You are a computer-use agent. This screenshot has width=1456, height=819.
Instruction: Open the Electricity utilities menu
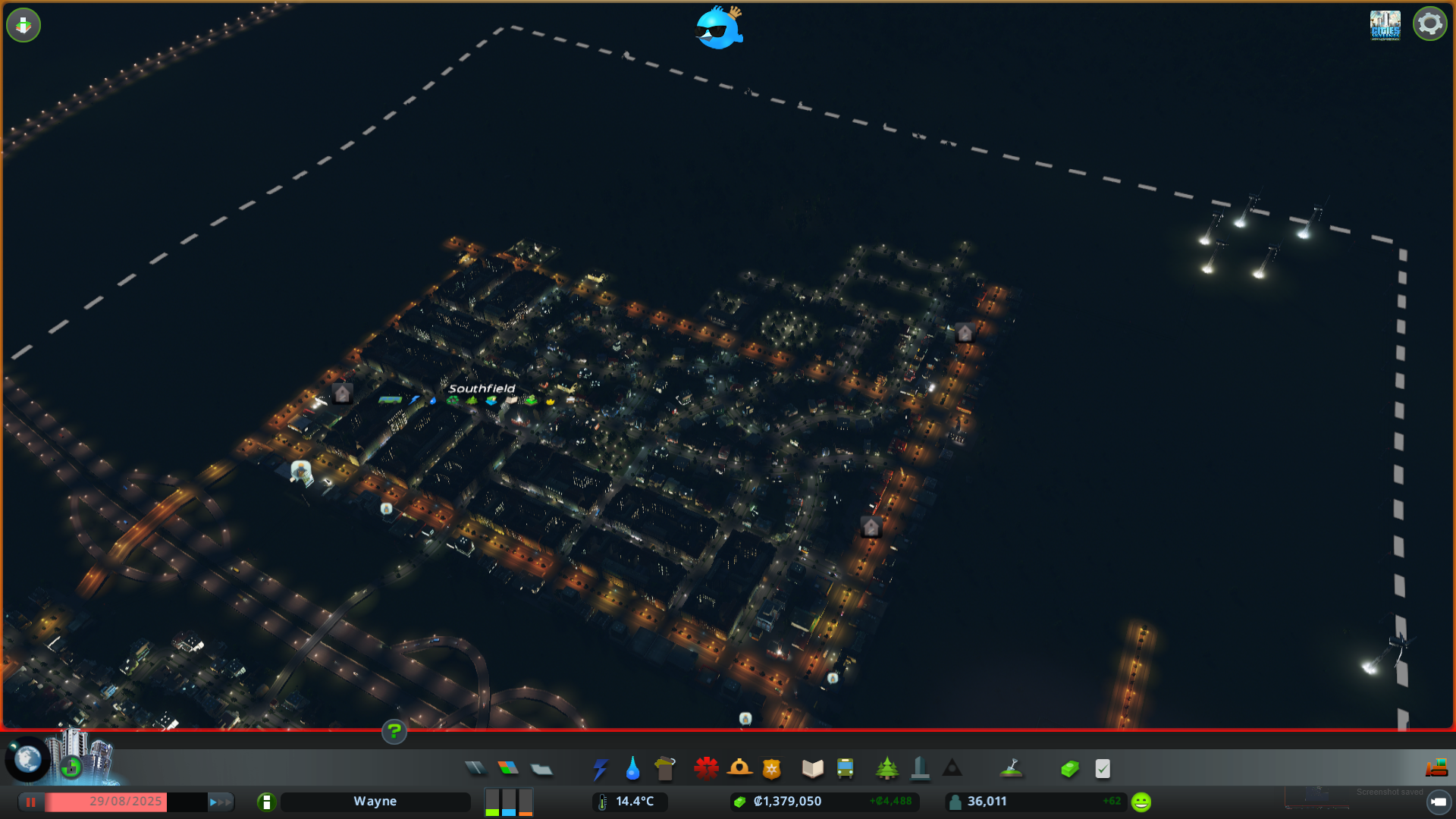pos(600,768)
